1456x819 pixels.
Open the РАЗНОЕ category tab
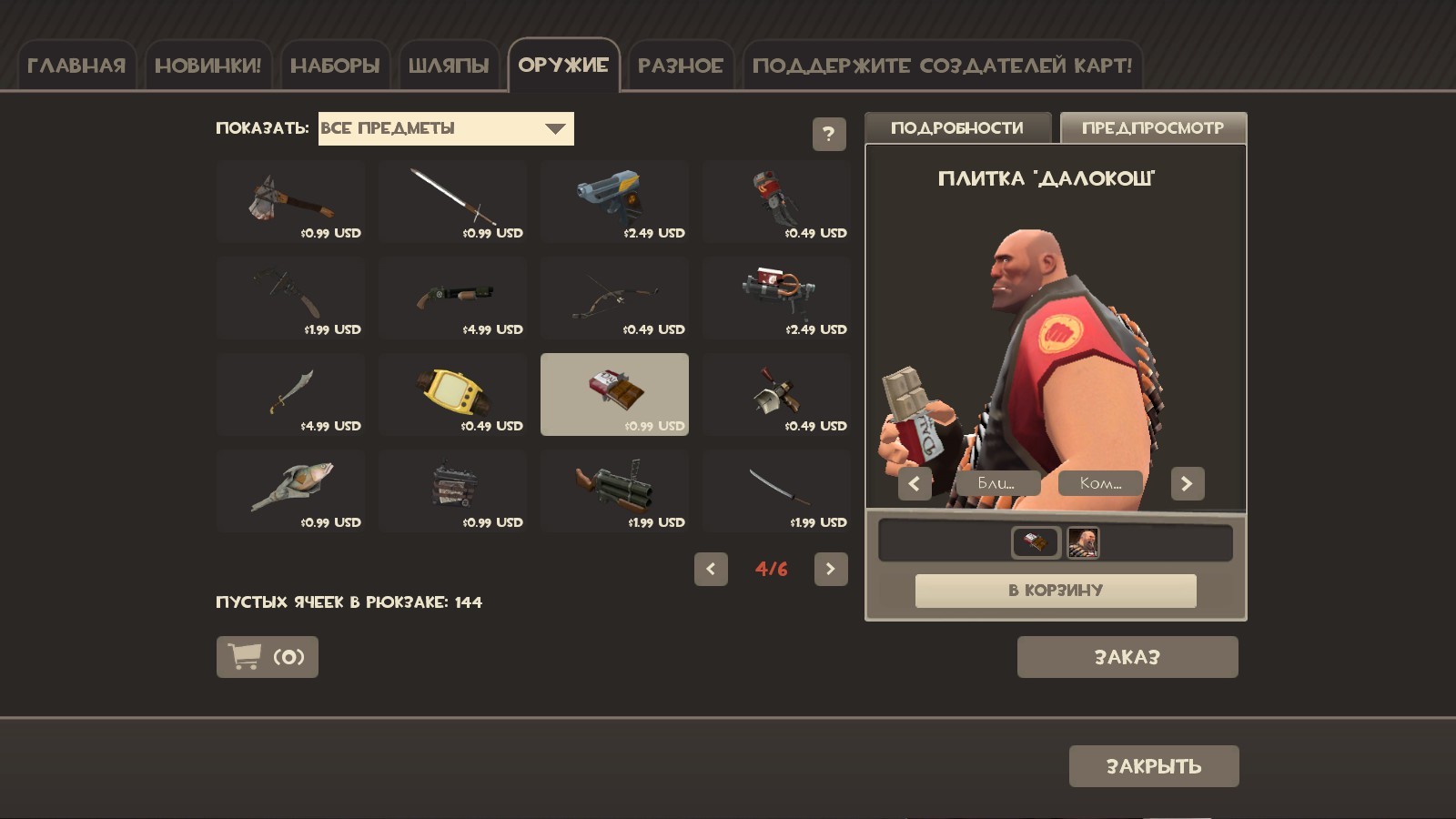click(x=680, y=65)
